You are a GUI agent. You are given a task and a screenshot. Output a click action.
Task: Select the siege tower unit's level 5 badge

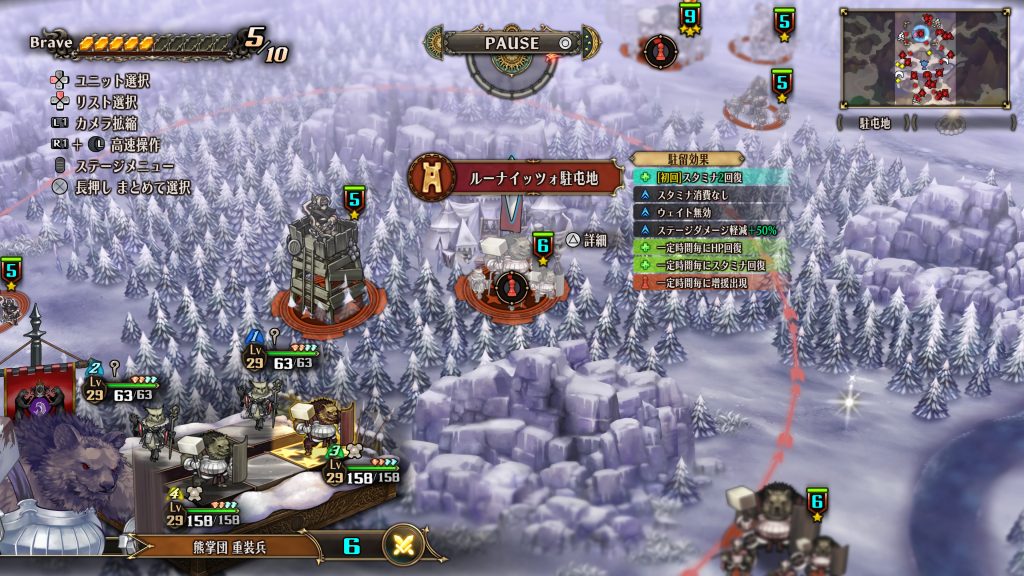click(353, 201)
